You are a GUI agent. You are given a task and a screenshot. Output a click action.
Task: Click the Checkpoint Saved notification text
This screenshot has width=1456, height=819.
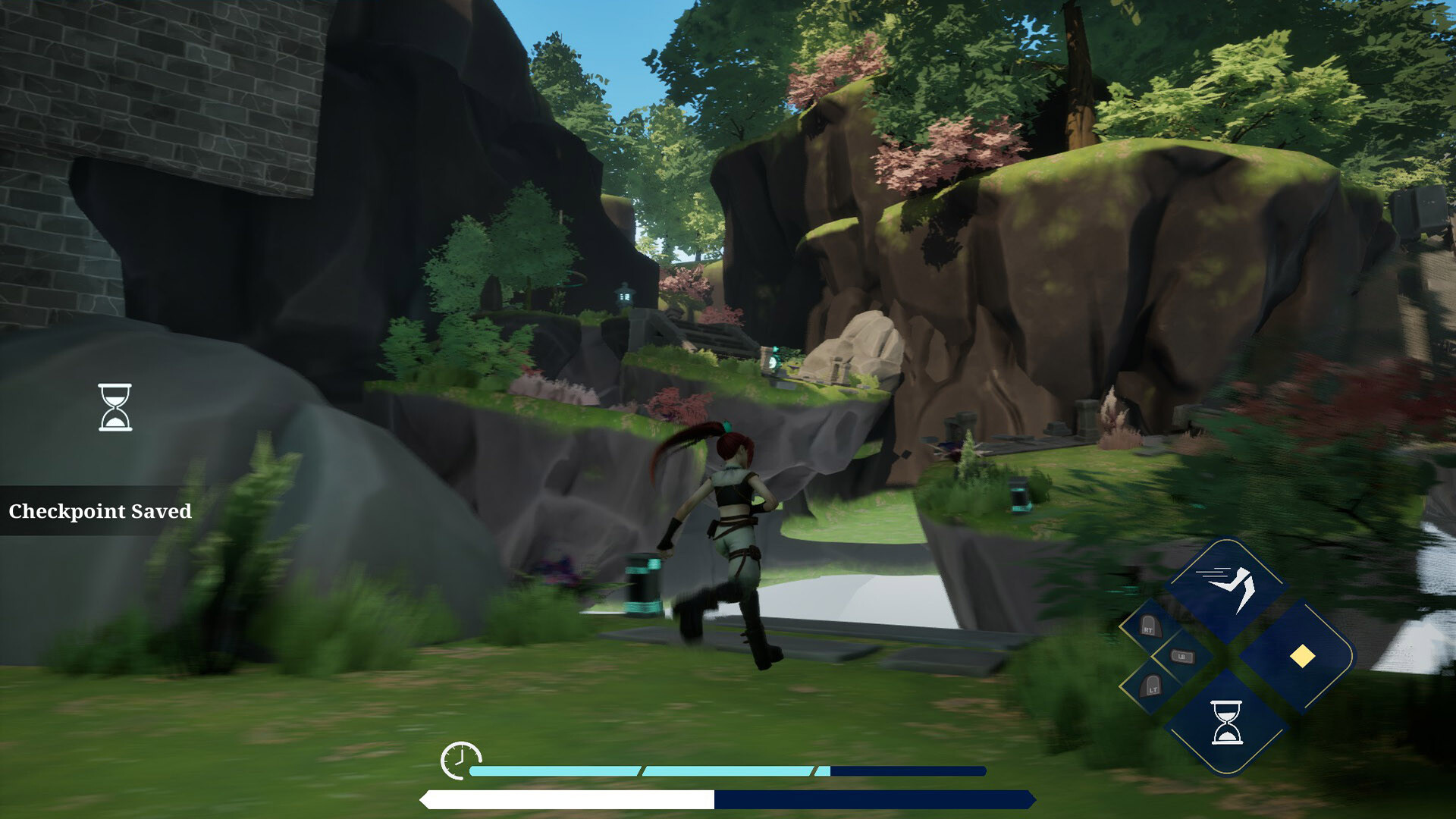point(99,512)
